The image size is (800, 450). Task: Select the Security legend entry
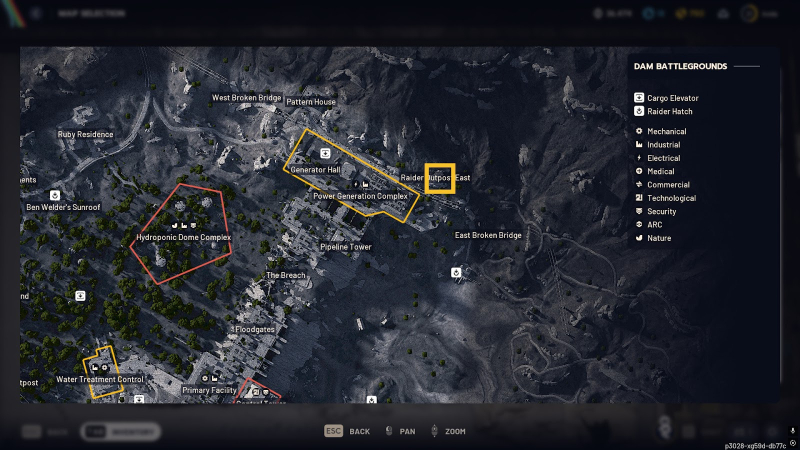coord(661,211)
